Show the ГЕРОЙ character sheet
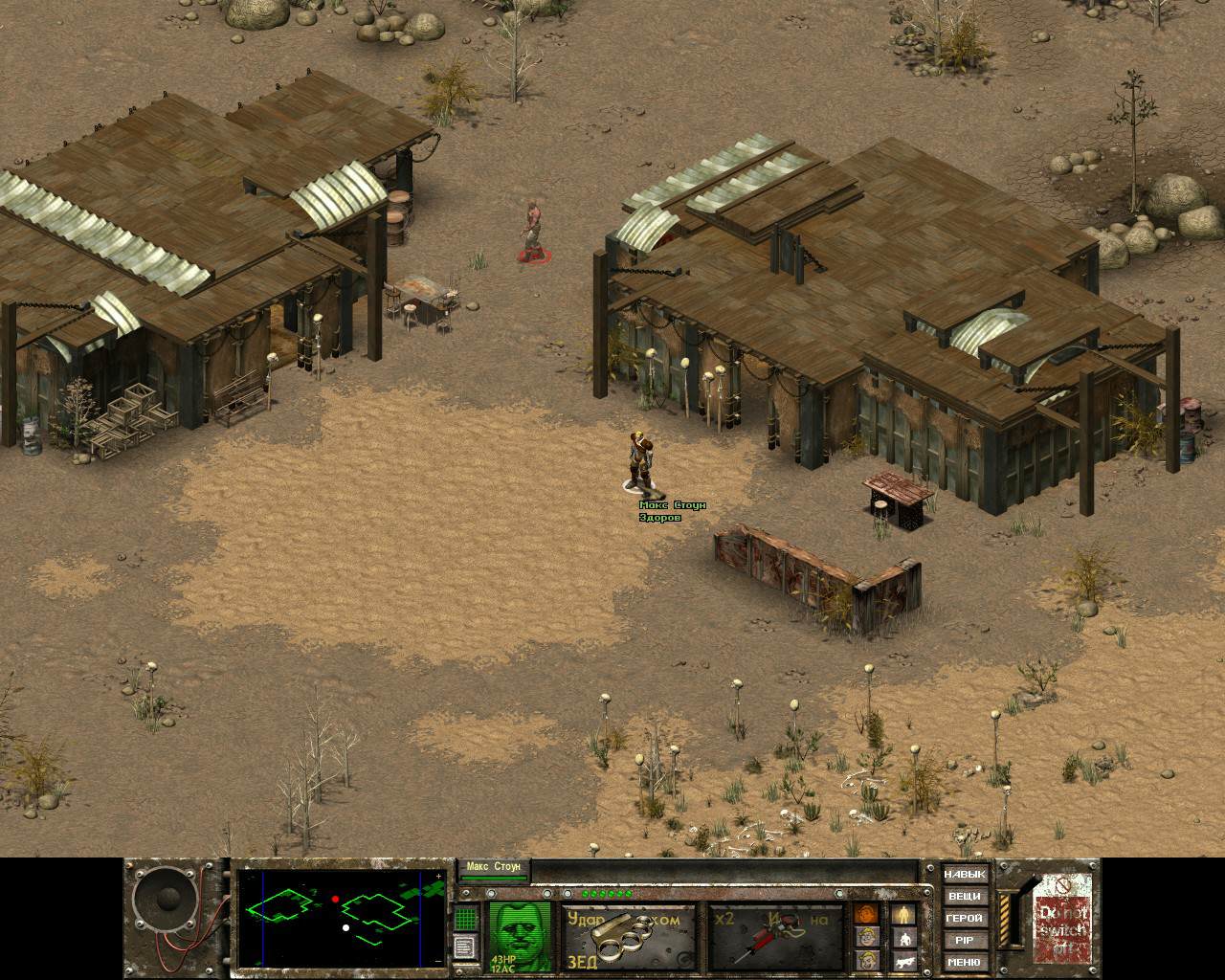The width and height of the screenshot is (1225, 980). pos(964,919)
